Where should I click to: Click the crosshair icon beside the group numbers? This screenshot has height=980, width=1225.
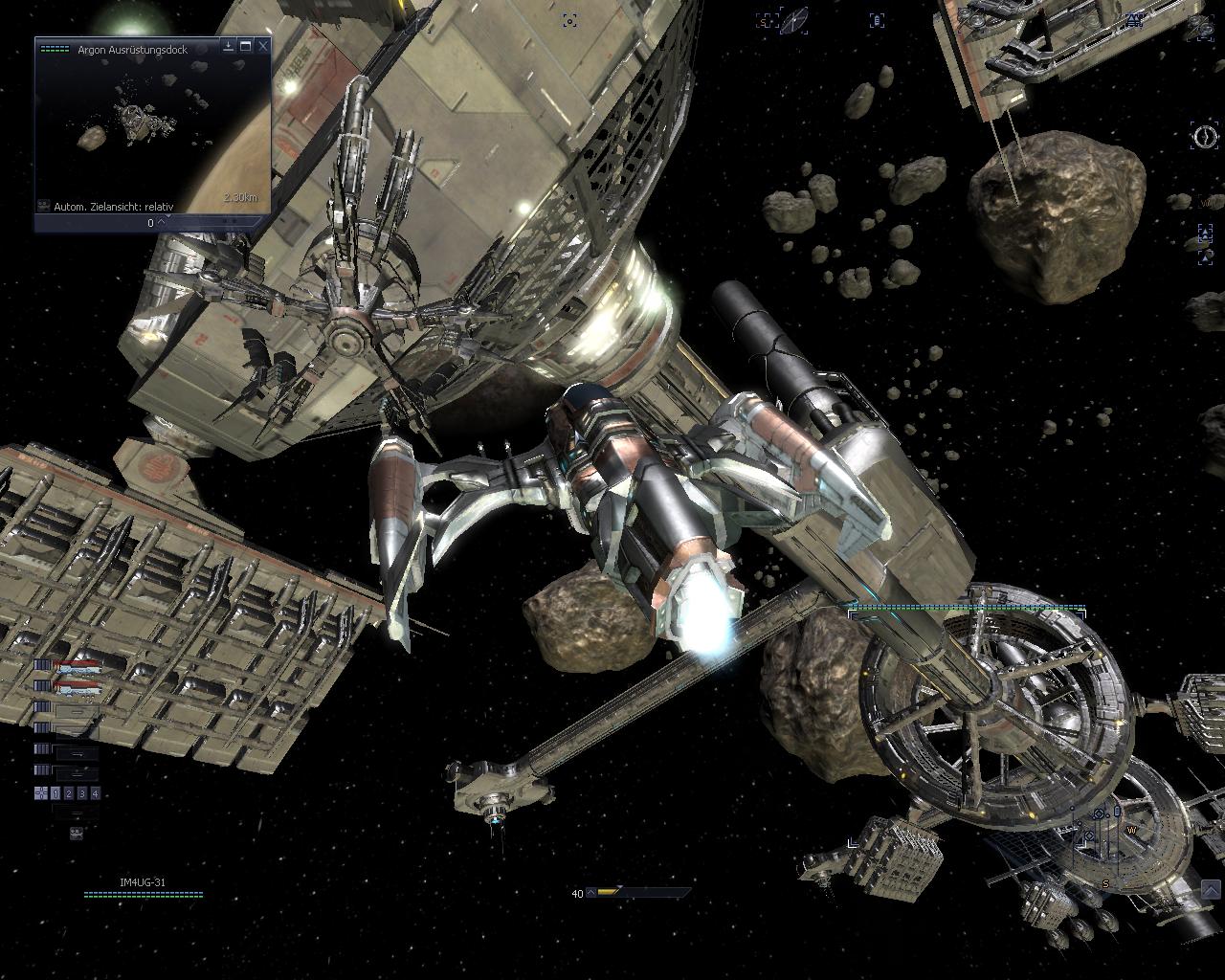(41, 793)
